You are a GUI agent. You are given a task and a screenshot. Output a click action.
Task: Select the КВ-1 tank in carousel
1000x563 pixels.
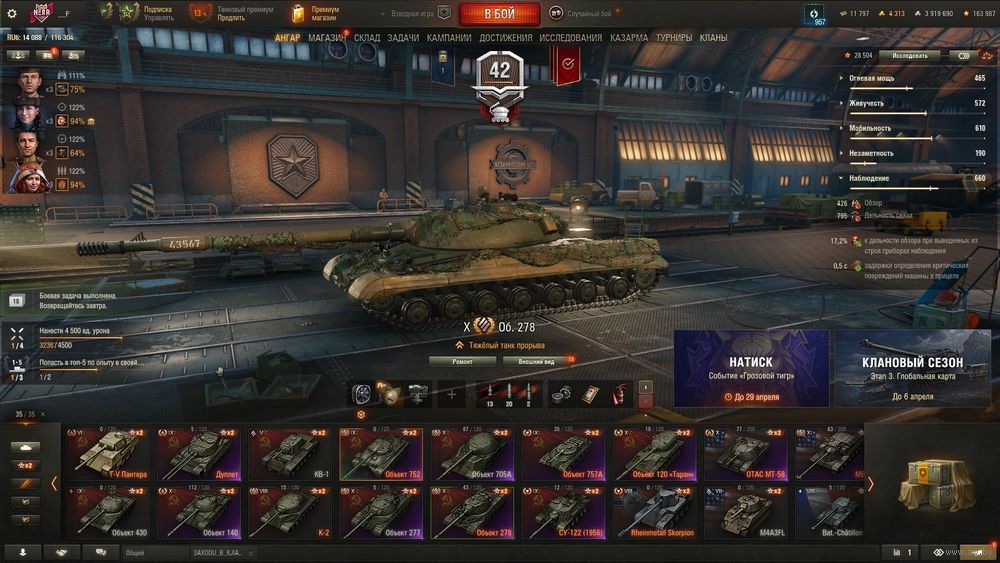tap(289, 455)
